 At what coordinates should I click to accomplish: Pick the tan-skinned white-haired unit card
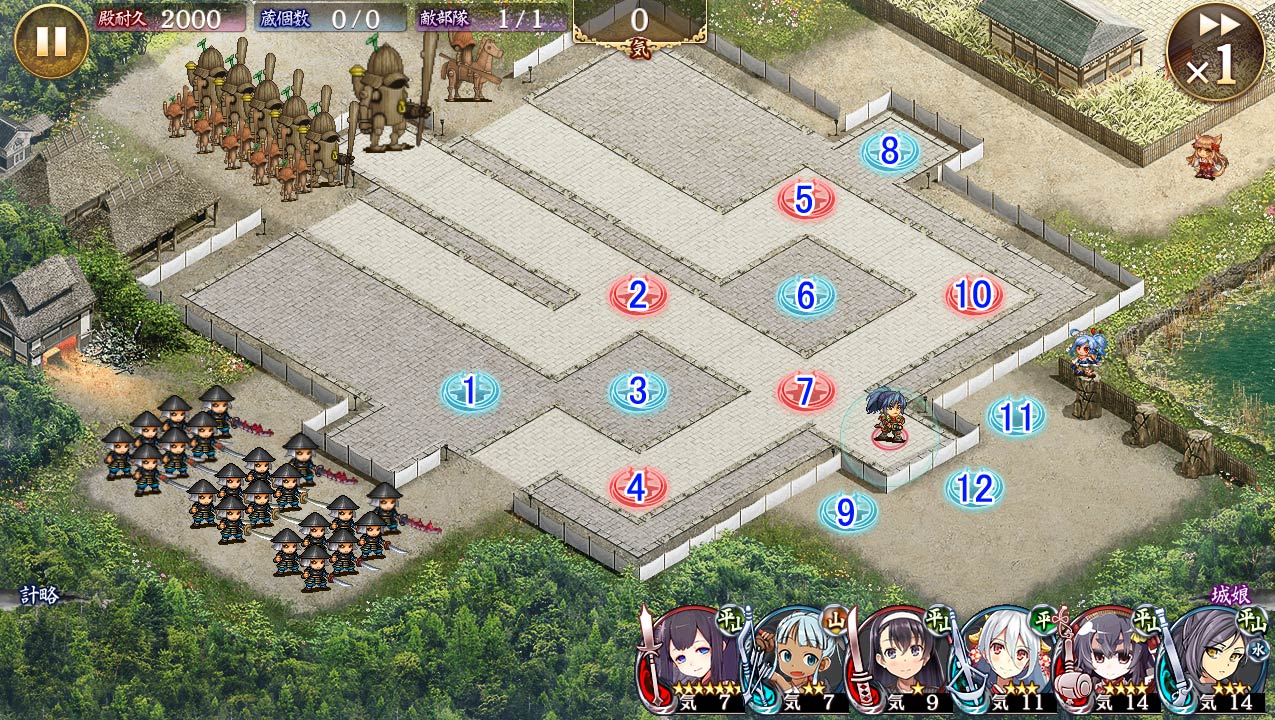(x=797, y=659)
